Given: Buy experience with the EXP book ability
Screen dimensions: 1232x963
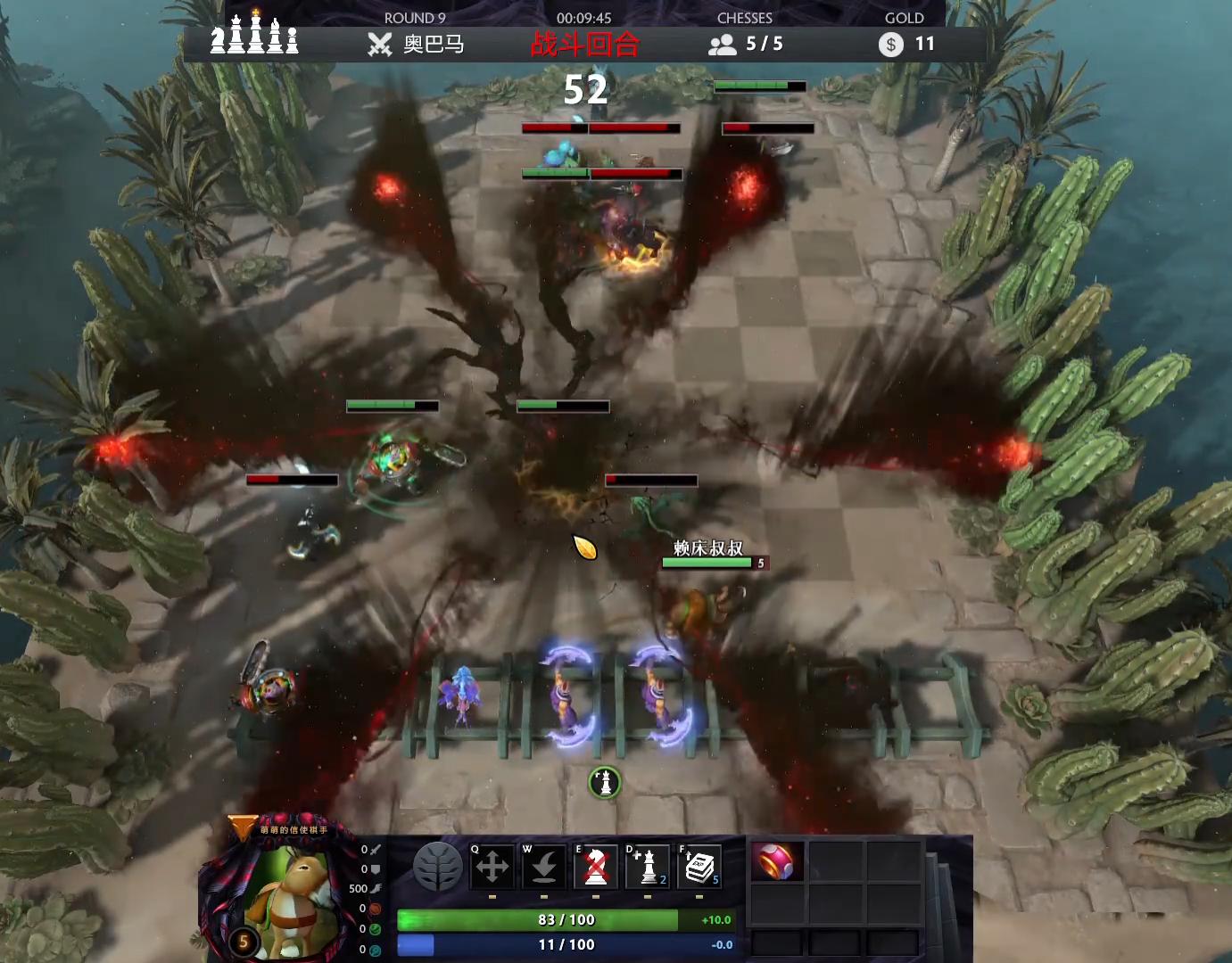Looking at the screenshot, I should coord(699,867).
